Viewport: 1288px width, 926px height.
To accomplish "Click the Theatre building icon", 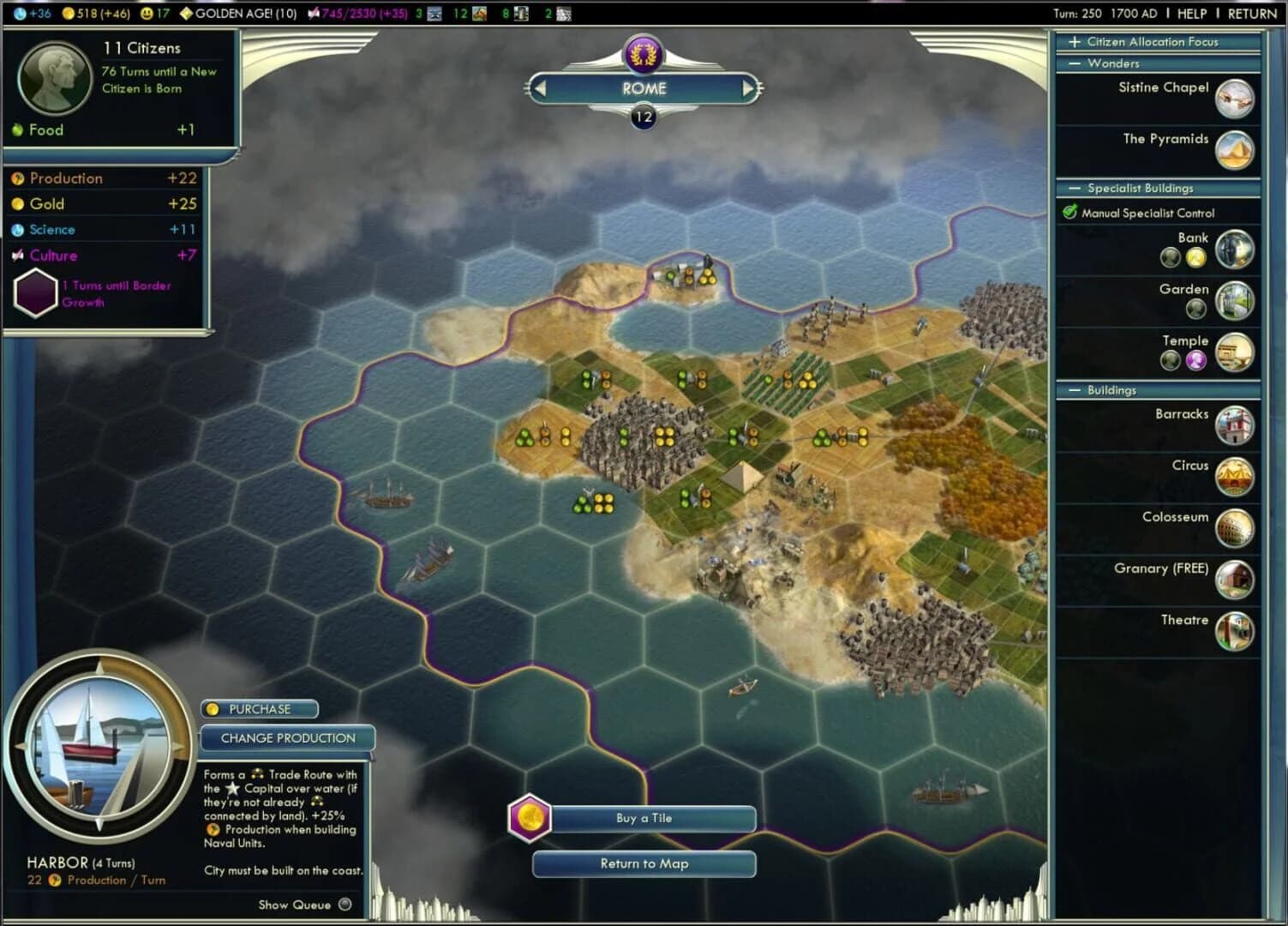I will [1235, 629].
